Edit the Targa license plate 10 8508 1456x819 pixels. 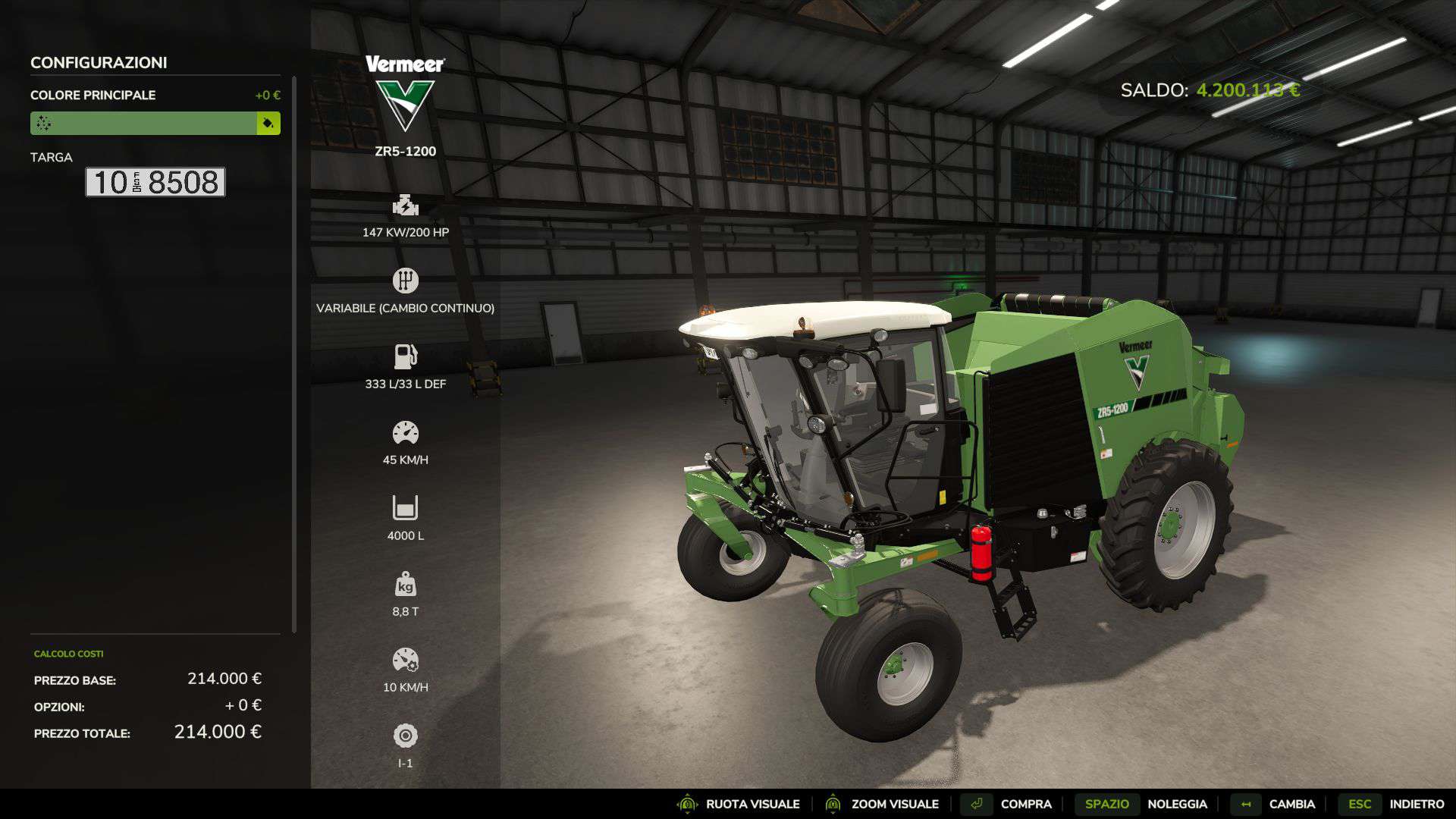pyautogui.click(x=155, y=182)
